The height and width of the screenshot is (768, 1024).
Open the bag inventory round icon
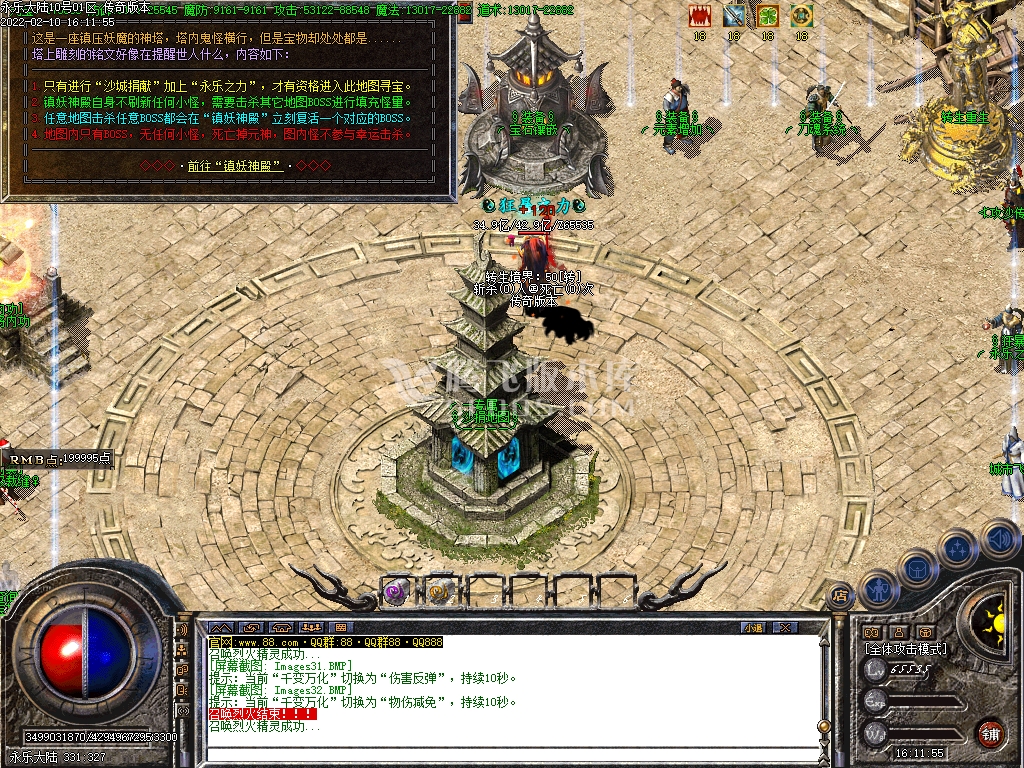coord(917,568)
